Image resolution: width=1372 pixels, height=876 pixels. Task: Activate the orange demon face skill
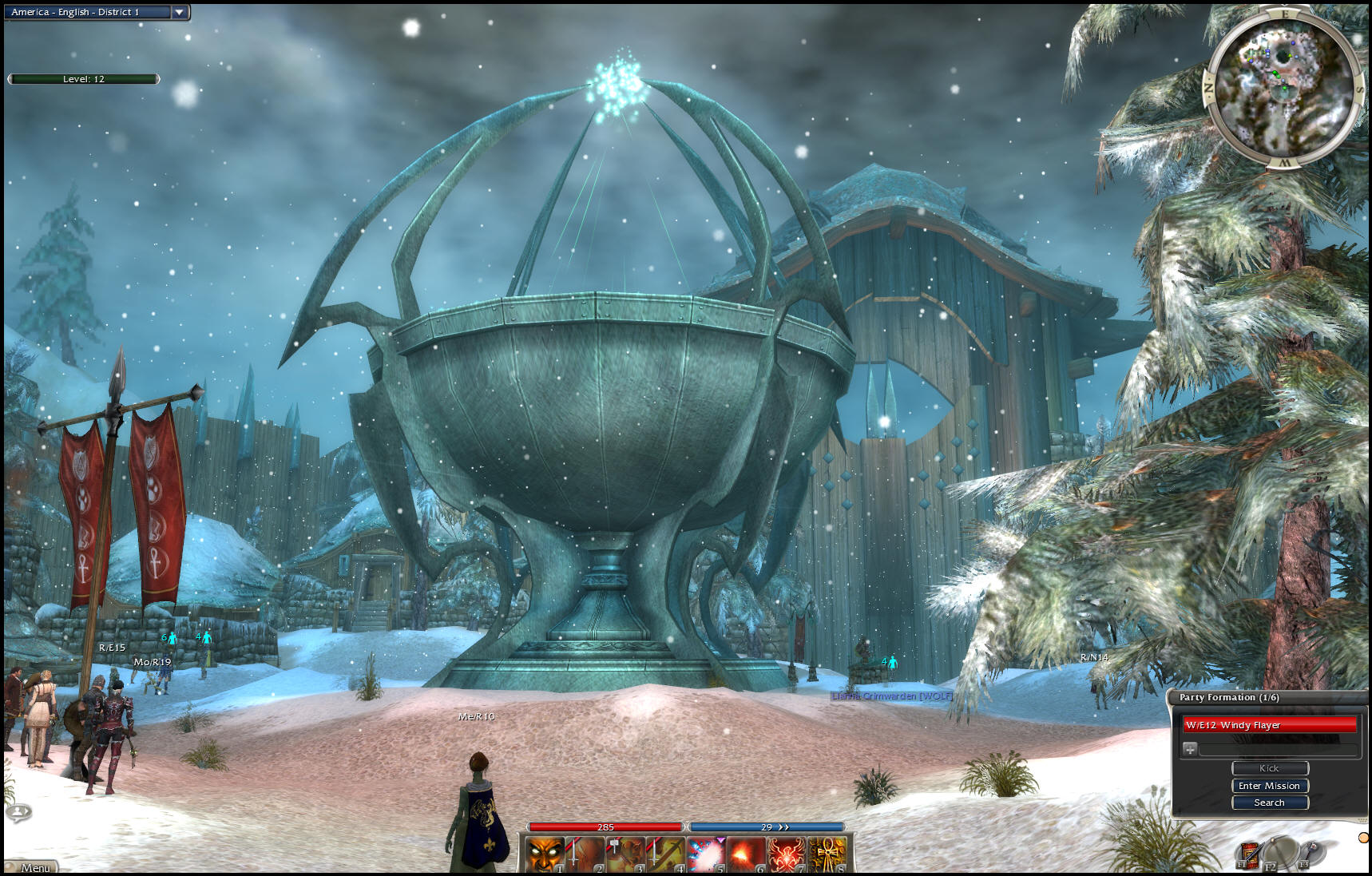point(544,854)
